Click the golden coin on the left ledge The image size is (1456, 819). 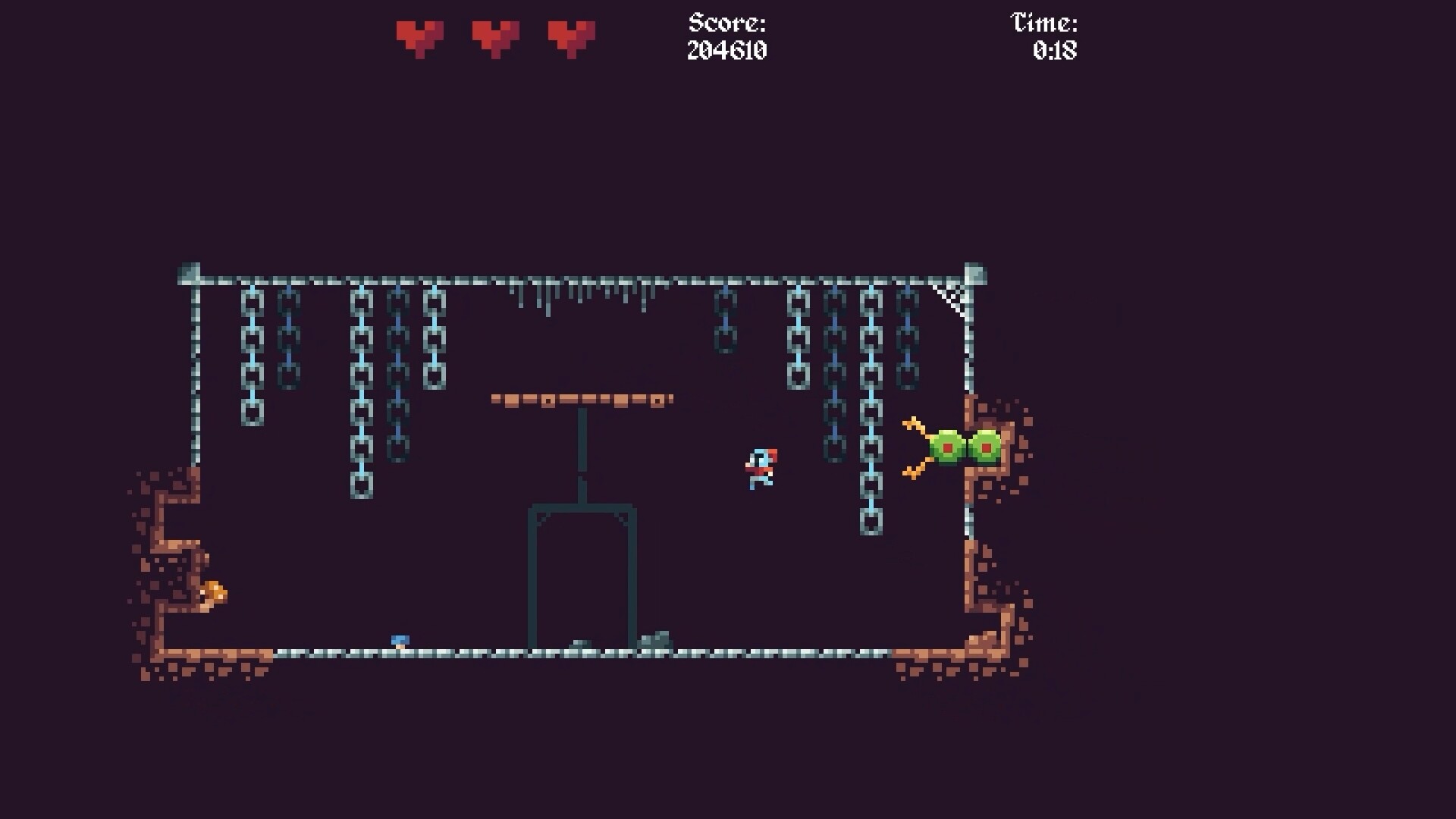click(215, 594)
